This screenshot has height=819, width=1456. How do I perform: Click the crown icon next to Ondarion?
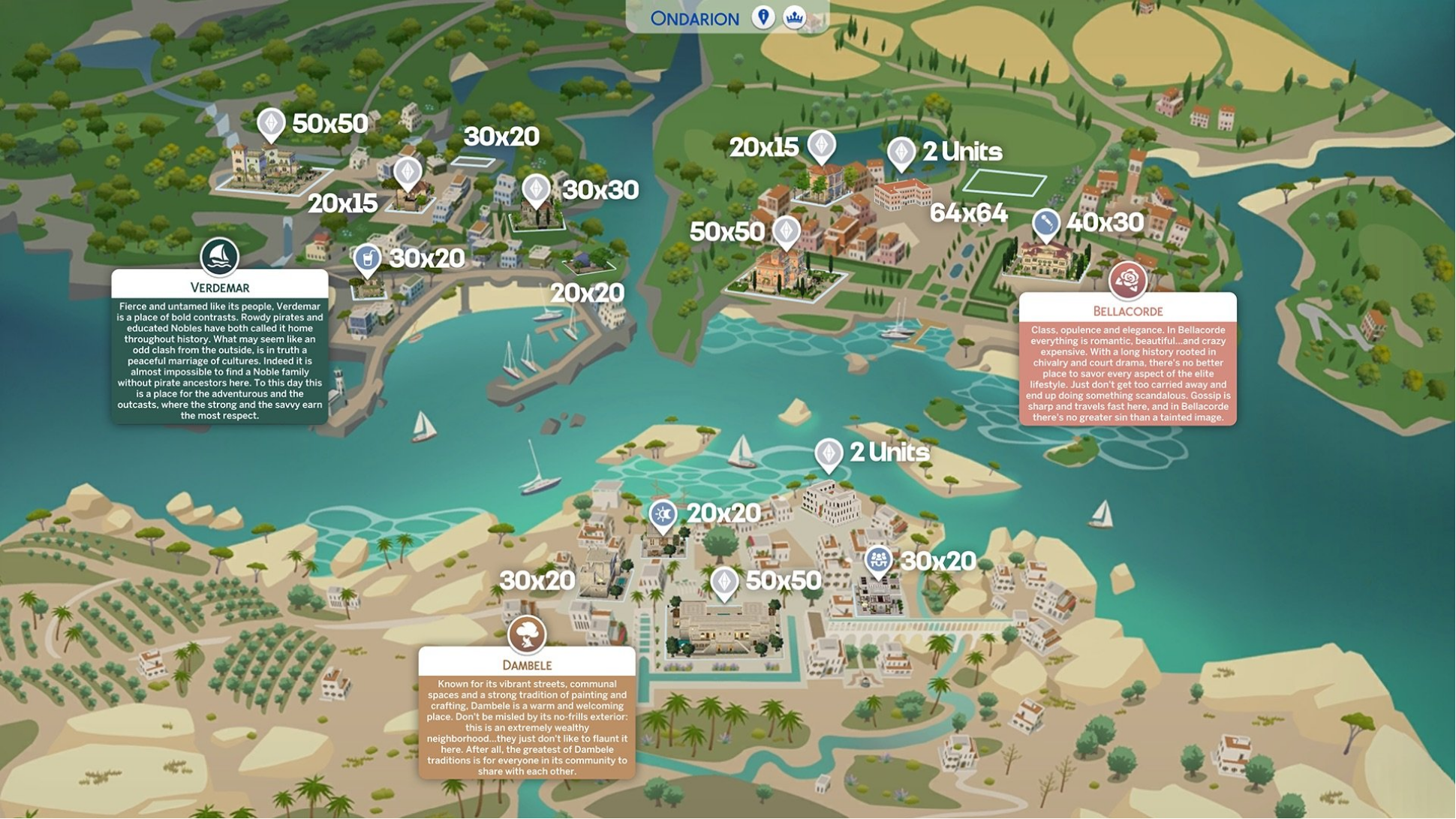[x=795, y=17]
